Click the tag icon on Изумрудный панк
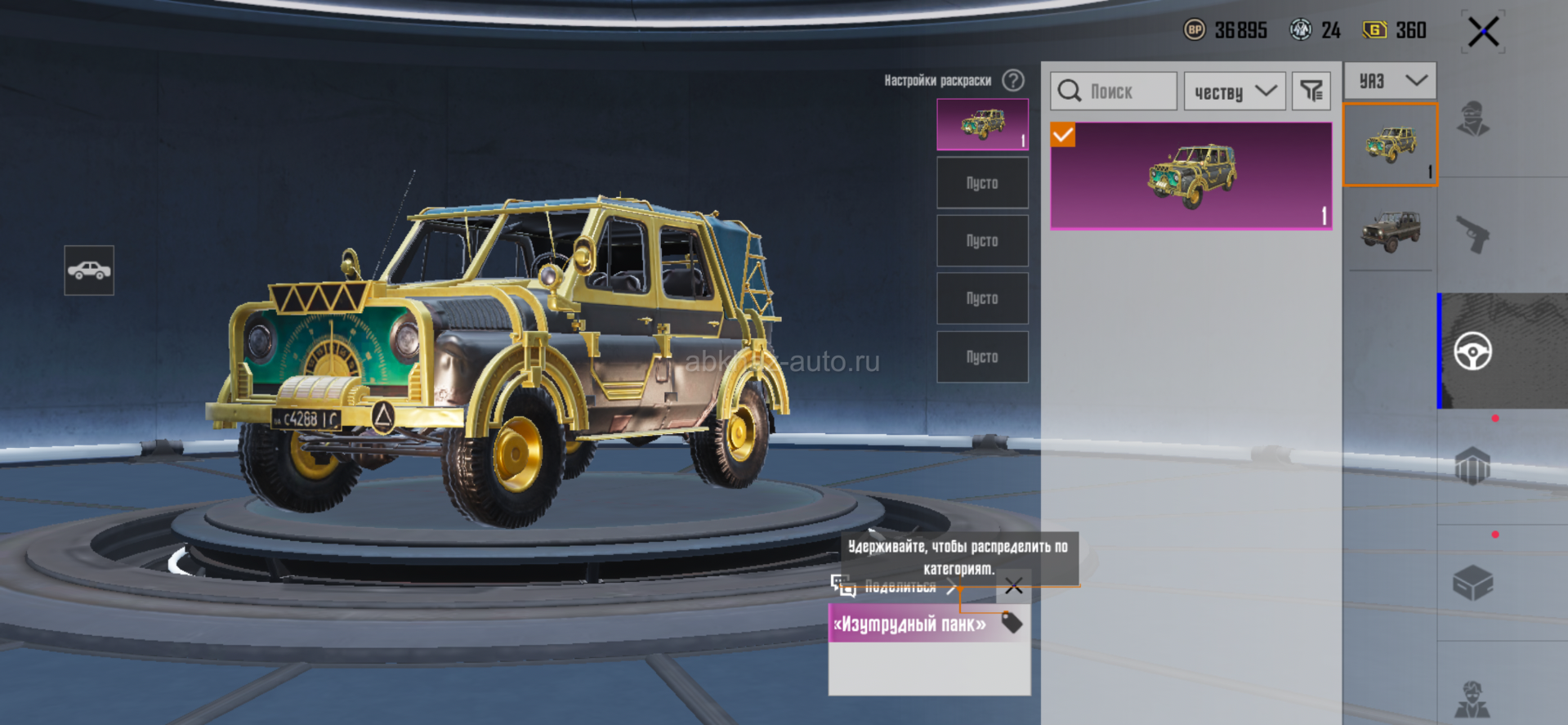Viewport: 1568px width, 725px height. click(1012, 623)
